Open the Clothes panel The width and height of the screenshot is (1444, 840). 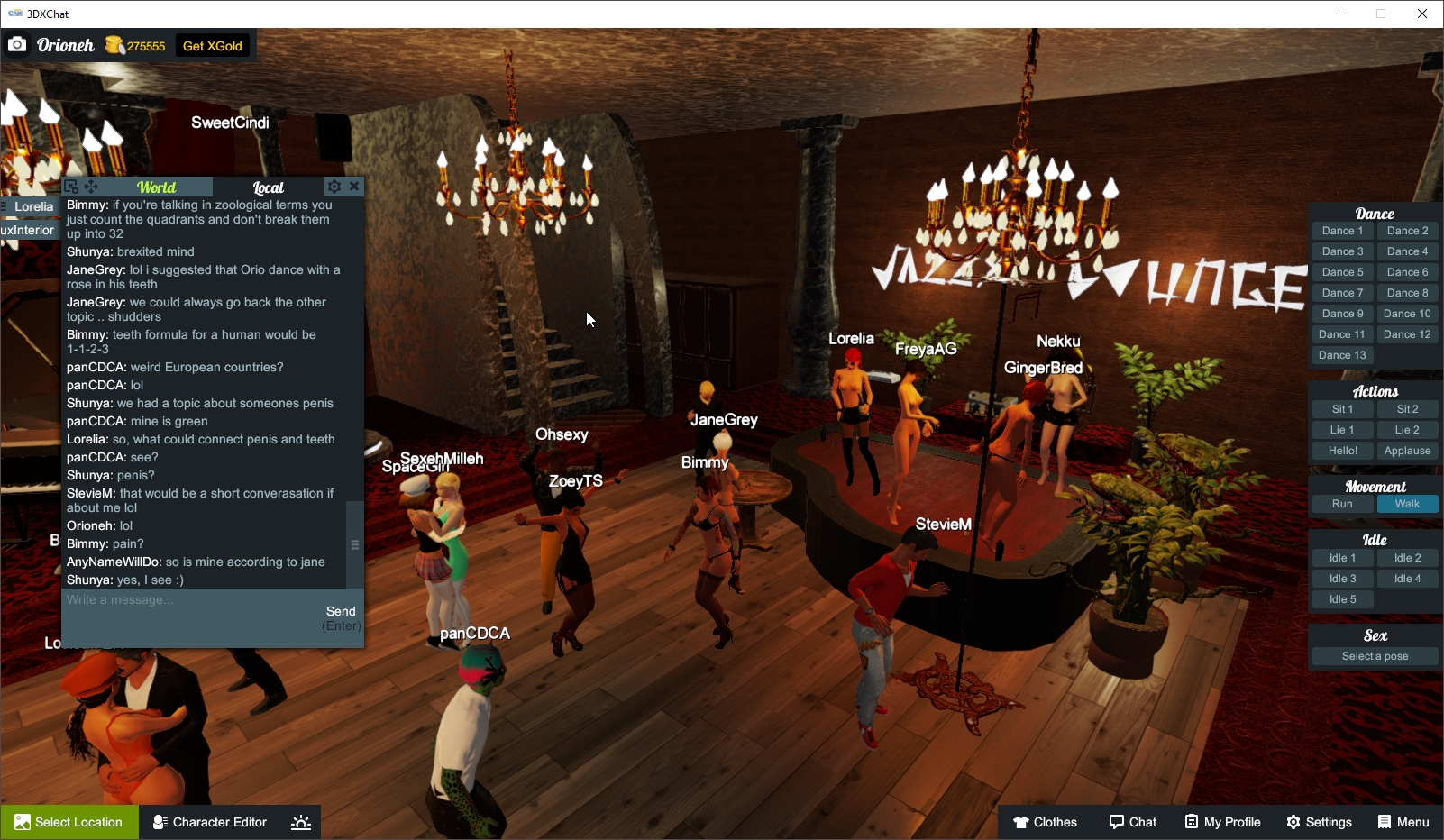click(1046, 821)
